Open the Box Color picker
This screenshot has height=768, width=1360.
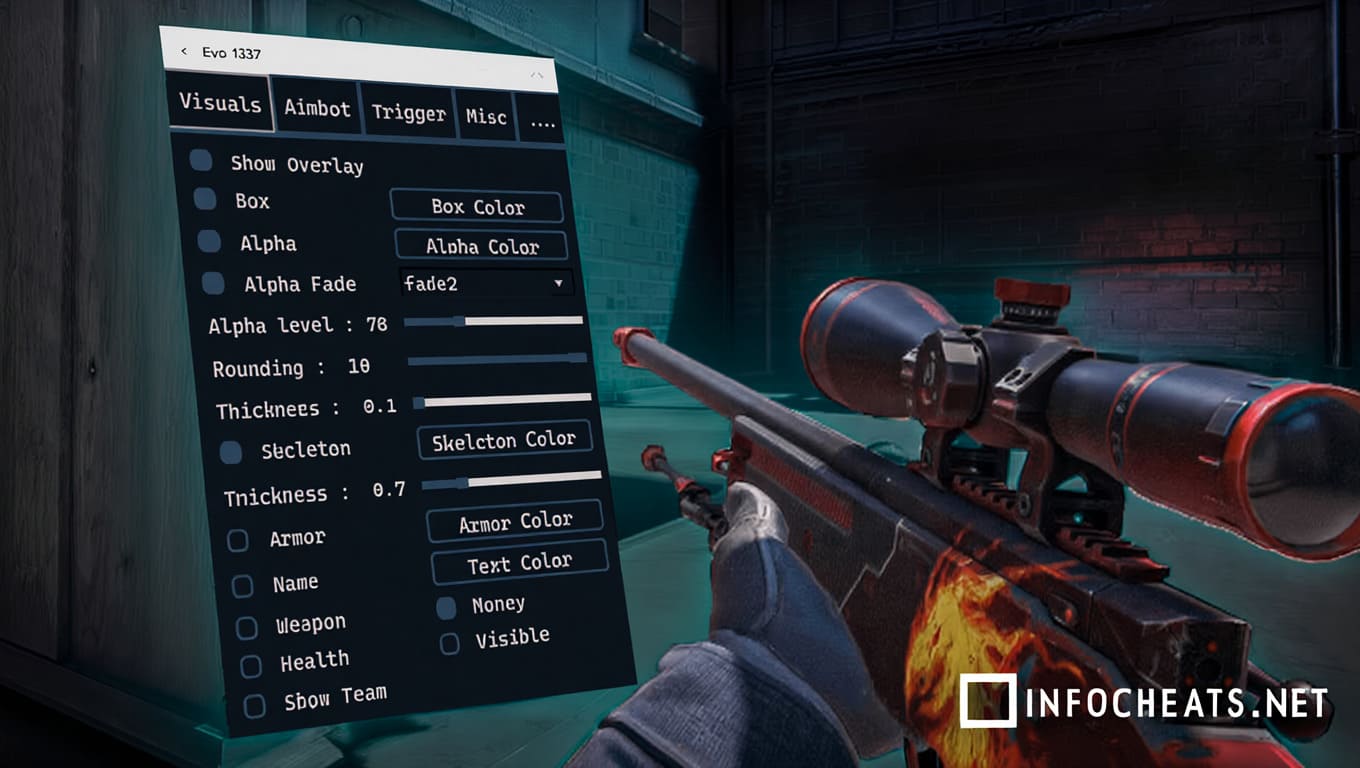tap(477, 207)
